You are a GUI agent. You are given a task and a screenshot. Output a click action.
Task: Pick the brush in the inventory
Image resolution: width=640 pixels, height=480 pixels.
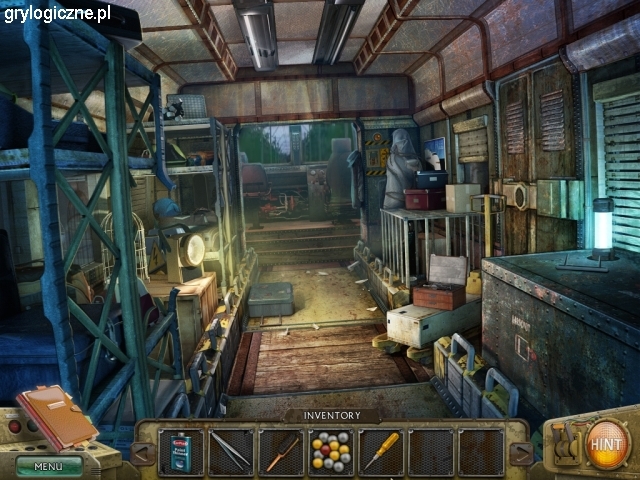[281, 451]
